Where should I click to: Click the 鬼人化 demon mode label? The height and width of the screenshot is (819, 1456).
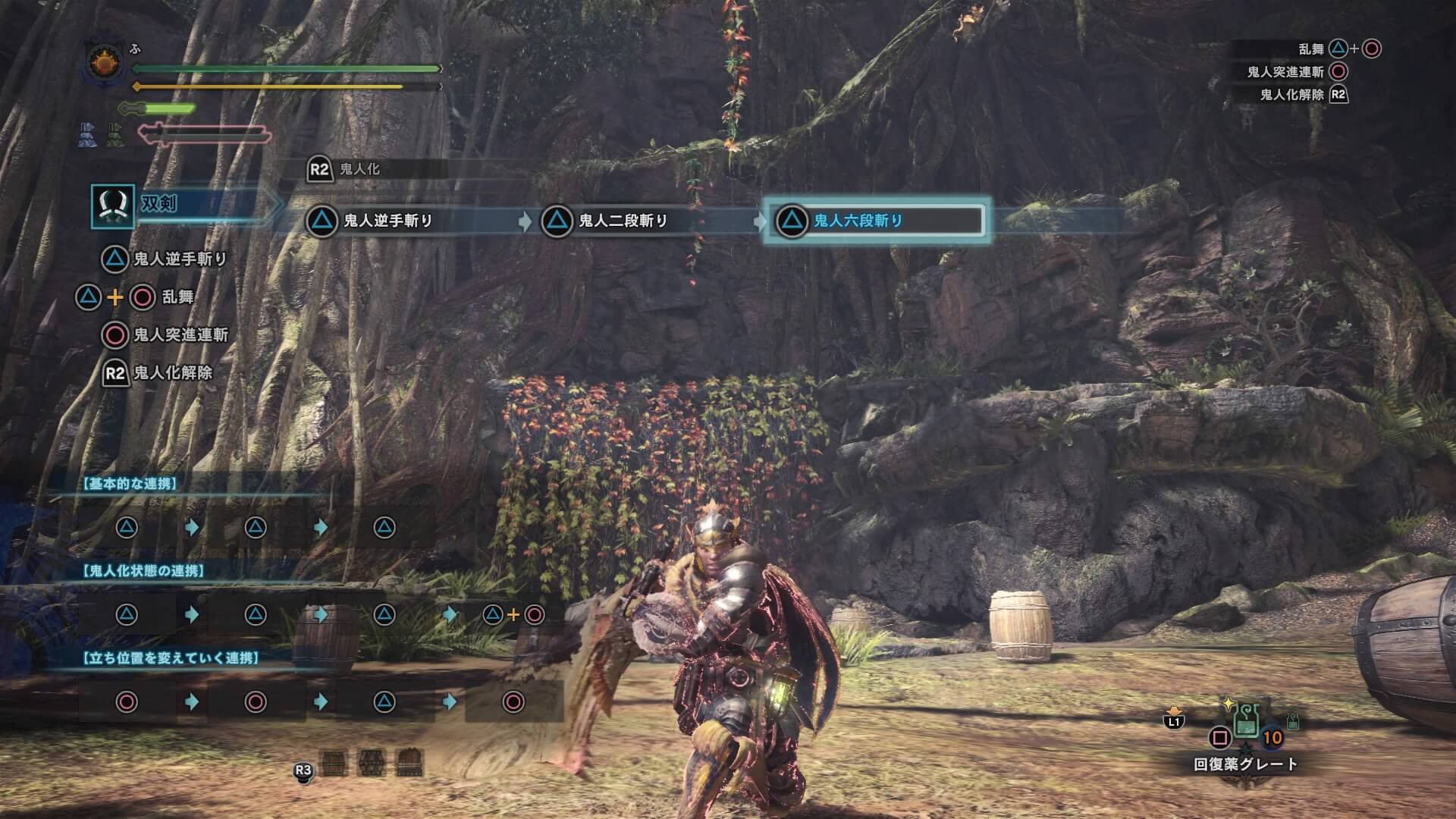(x=359, y=169)
